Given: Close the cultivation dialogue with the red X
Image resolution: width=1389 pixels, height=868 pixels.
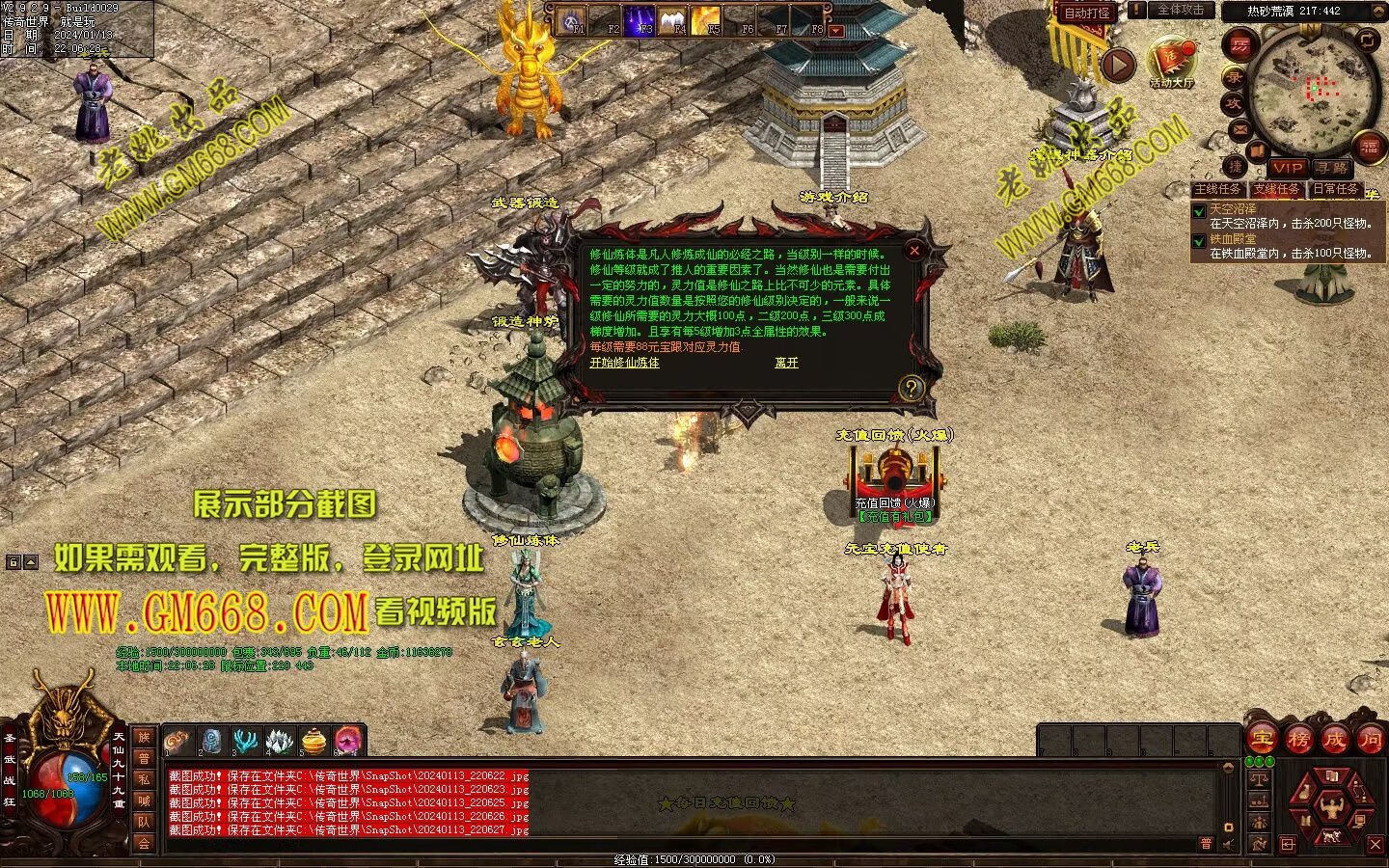Looking at the screenshot, I should pos(914,251).
